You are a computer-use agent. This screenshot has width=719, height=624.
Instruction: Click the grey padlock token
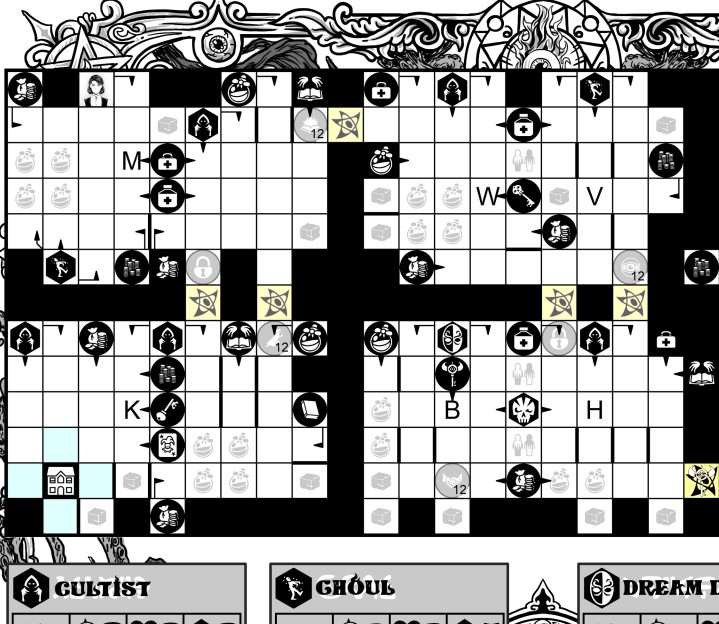tap(202, 266)
